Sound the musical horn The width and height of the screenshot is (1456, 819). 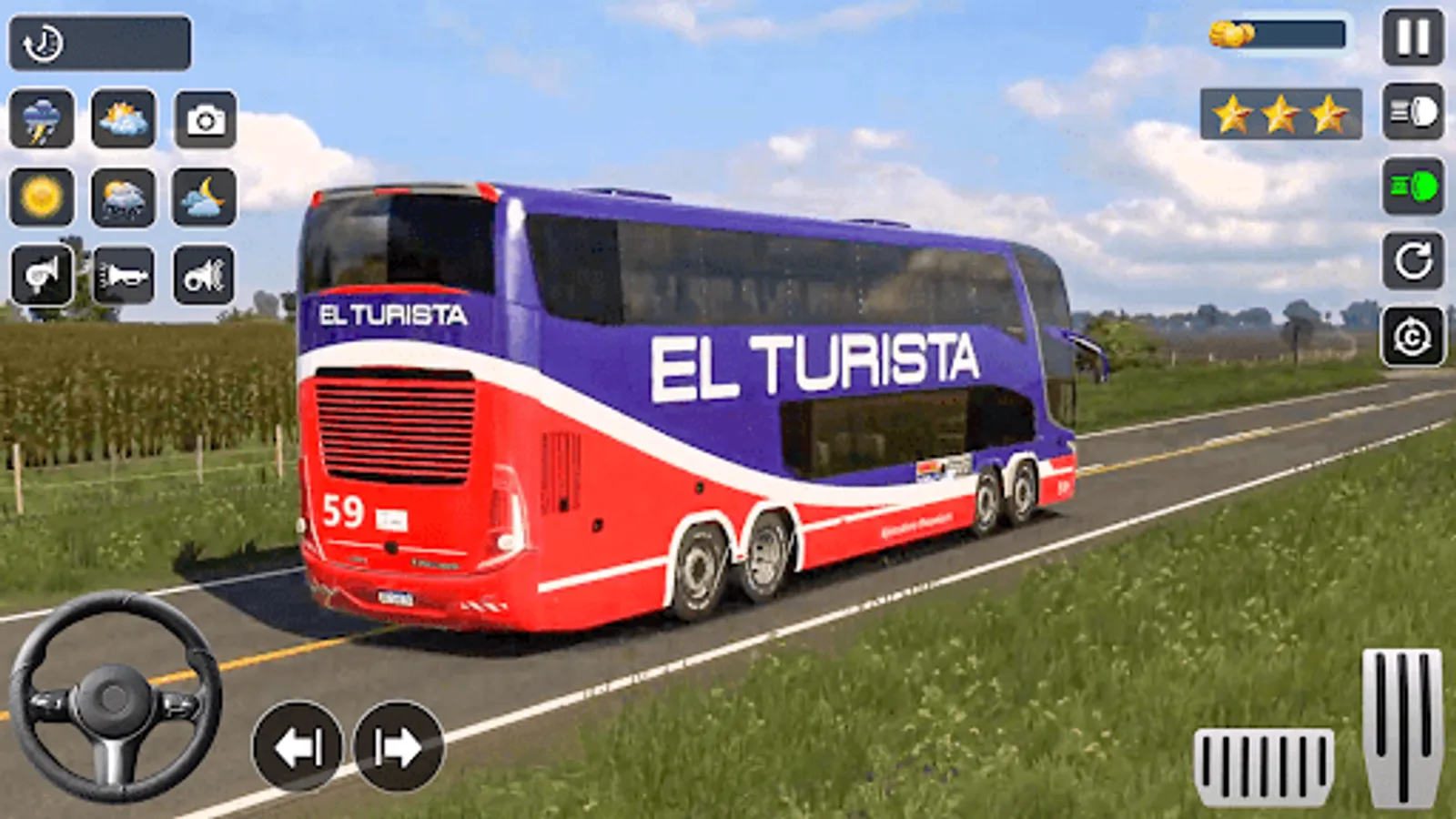tap(205, 276)
